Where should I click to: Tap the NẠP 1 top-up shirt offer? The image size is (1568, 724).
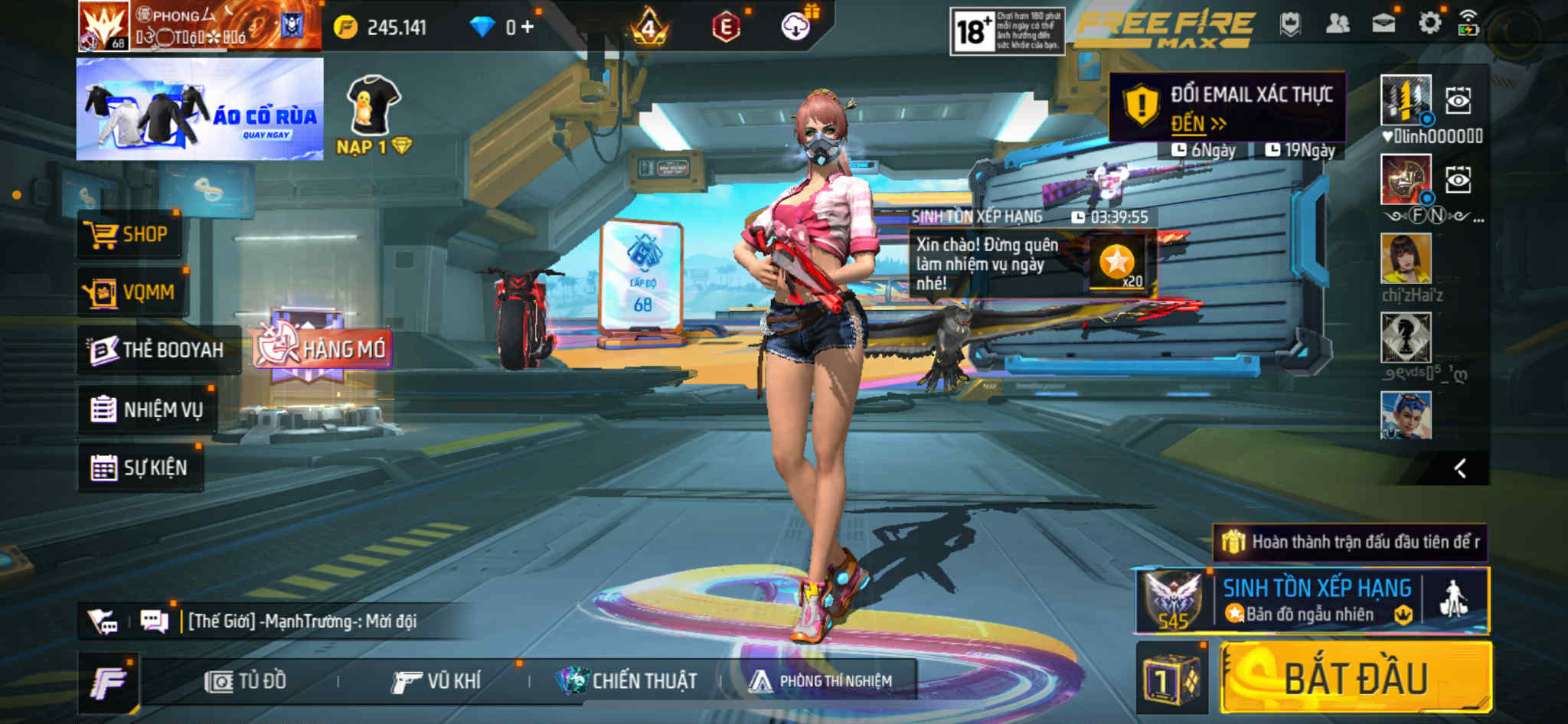tap(374, 115)
